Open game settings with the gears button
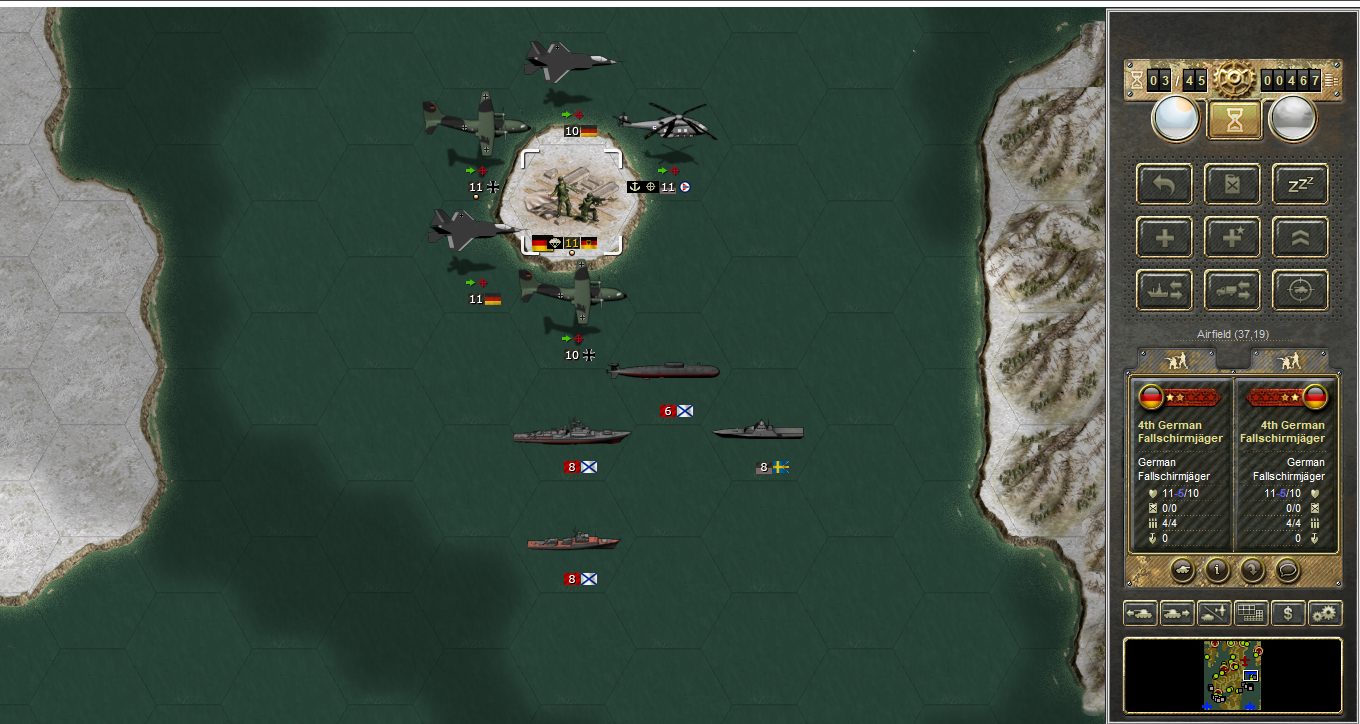 coord(1325,613)
